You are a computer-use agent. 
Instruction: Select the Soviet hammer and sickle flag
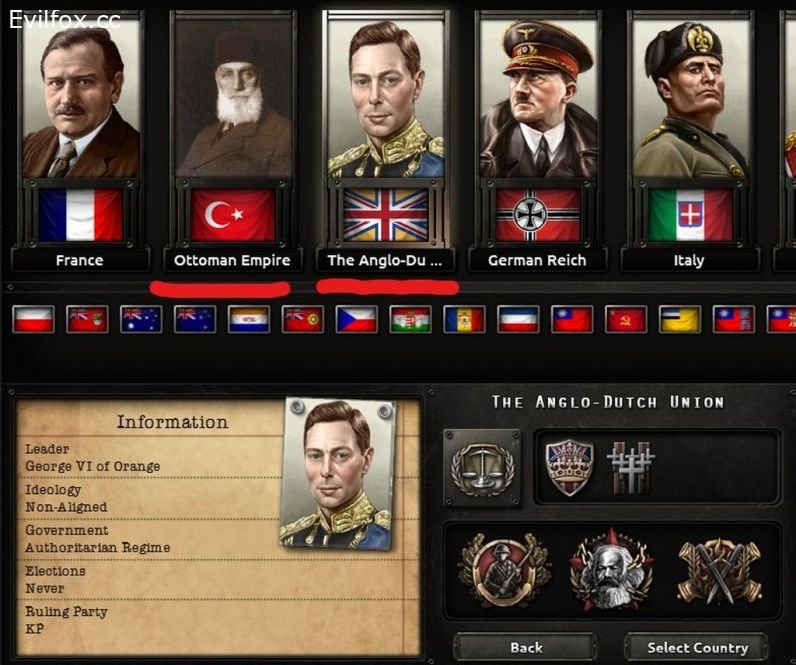(626, 319)
